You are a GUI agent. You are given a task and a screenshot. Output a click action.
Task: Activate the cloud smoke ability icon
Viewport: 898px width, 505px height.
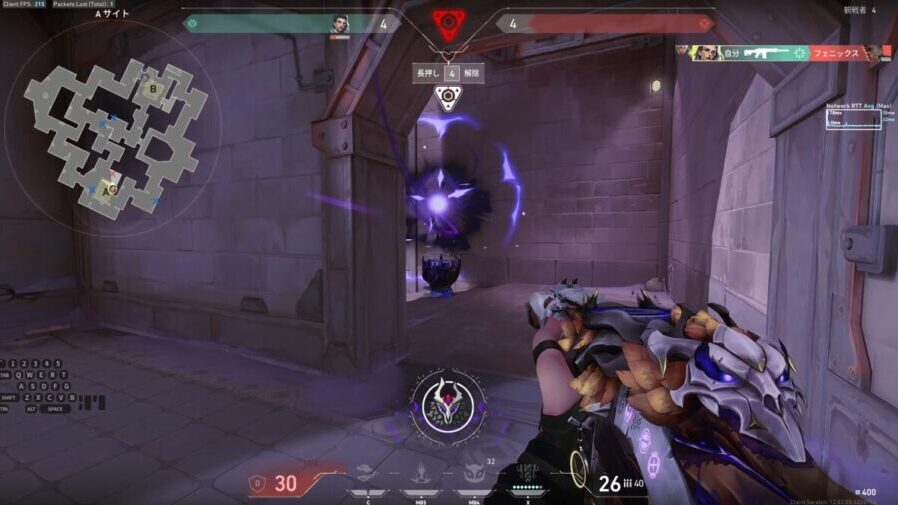point(368,473)
